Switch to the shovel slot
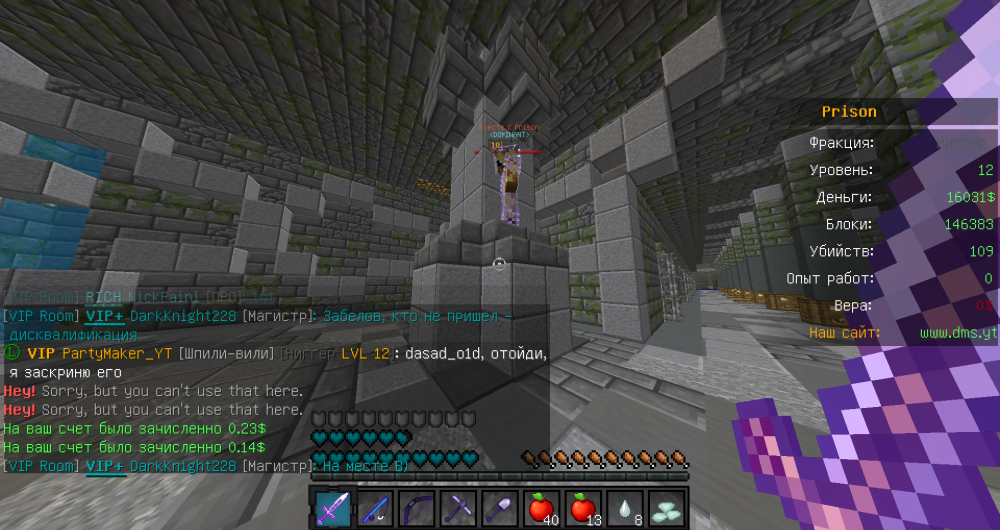This screenshot has height=530, width=1000. tap(499, 508)
